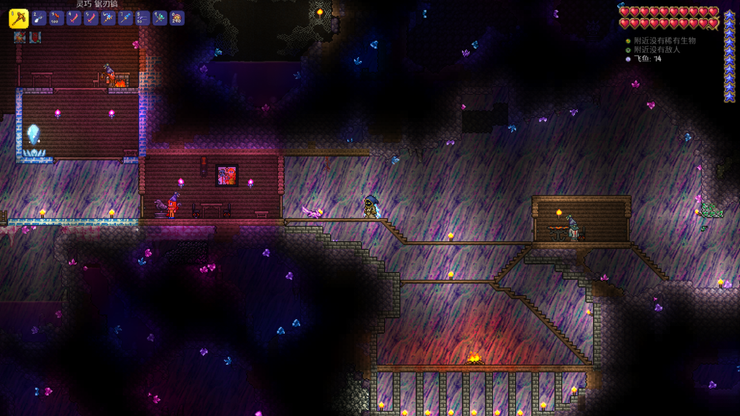740x416 pixels.
Task: Select the red item stack in slot 3
Action: click(57, 18)
